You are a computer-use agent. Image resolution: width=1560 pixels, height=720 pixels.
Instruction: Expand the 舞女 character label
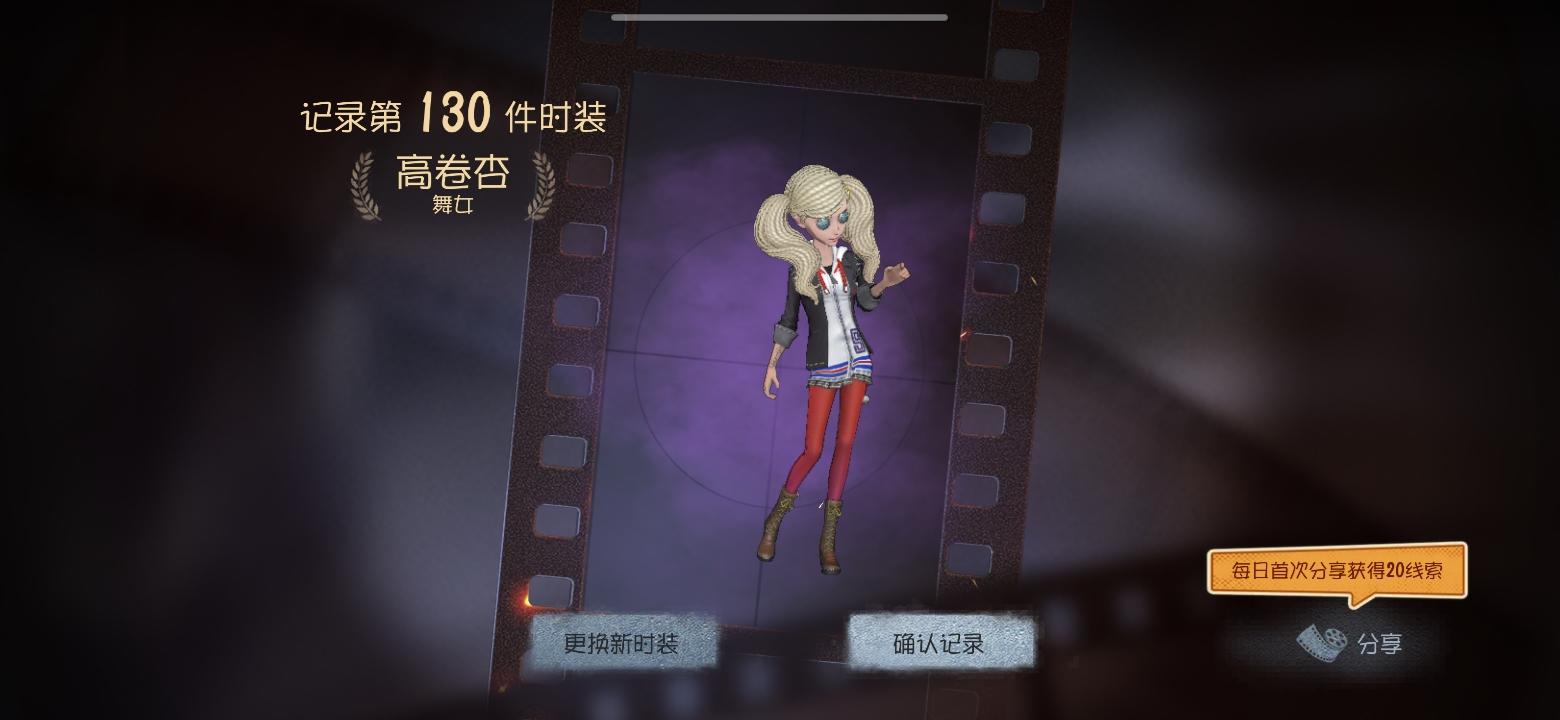pos(452,207)
